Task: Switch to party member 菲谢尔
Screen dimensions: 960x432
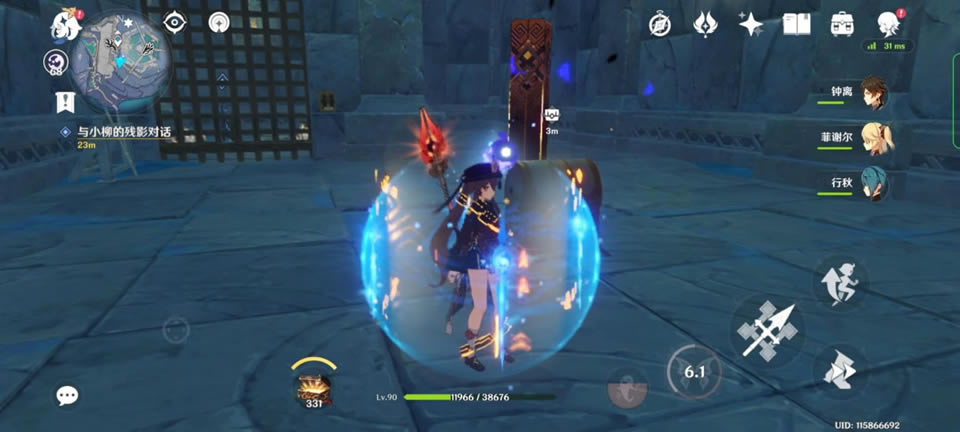Action: pos(874,138)
